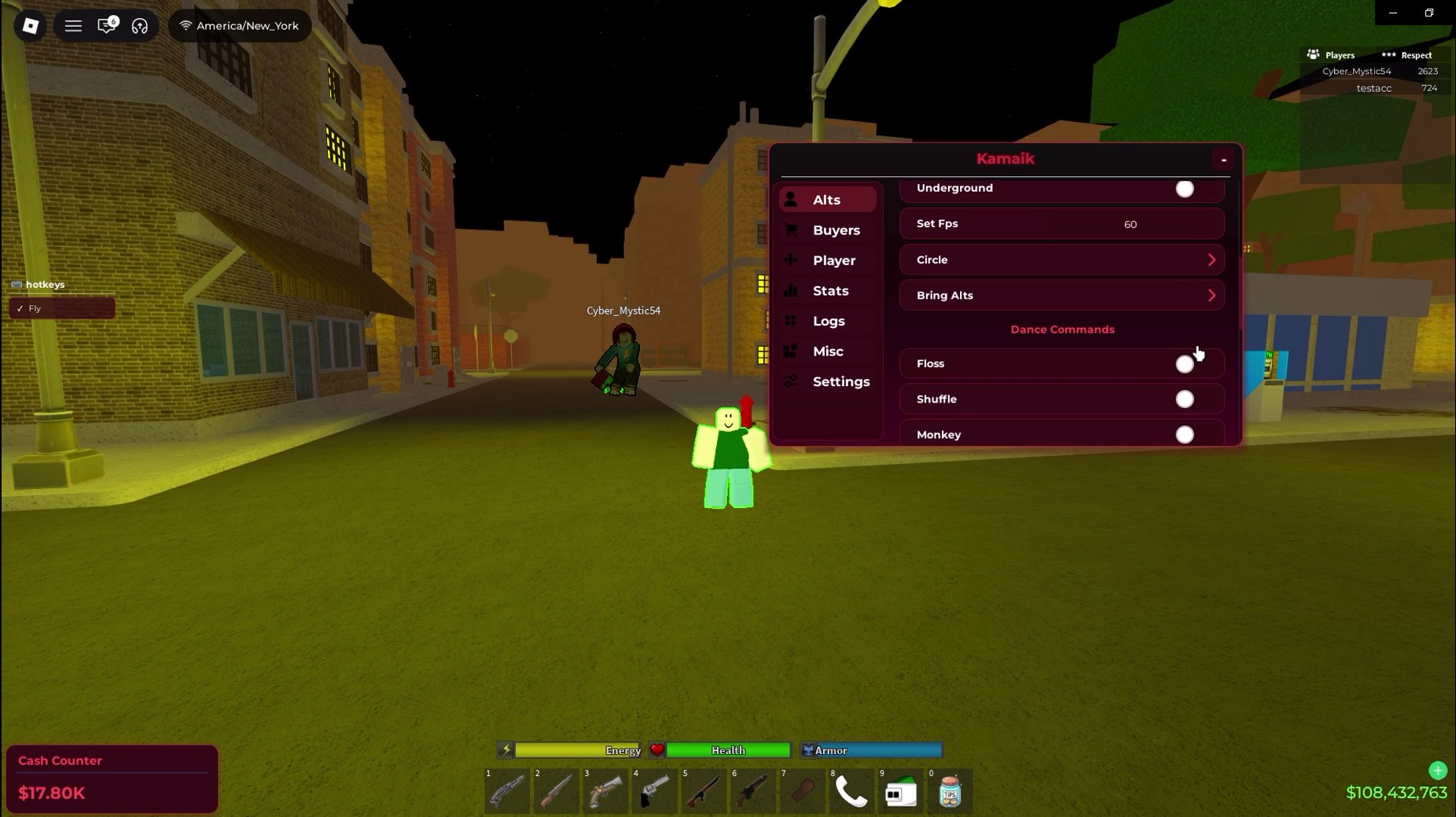Screen dimensions: 1456x817
Task: Turn on the Floss dance command
Action: (x=1185, y=363)
